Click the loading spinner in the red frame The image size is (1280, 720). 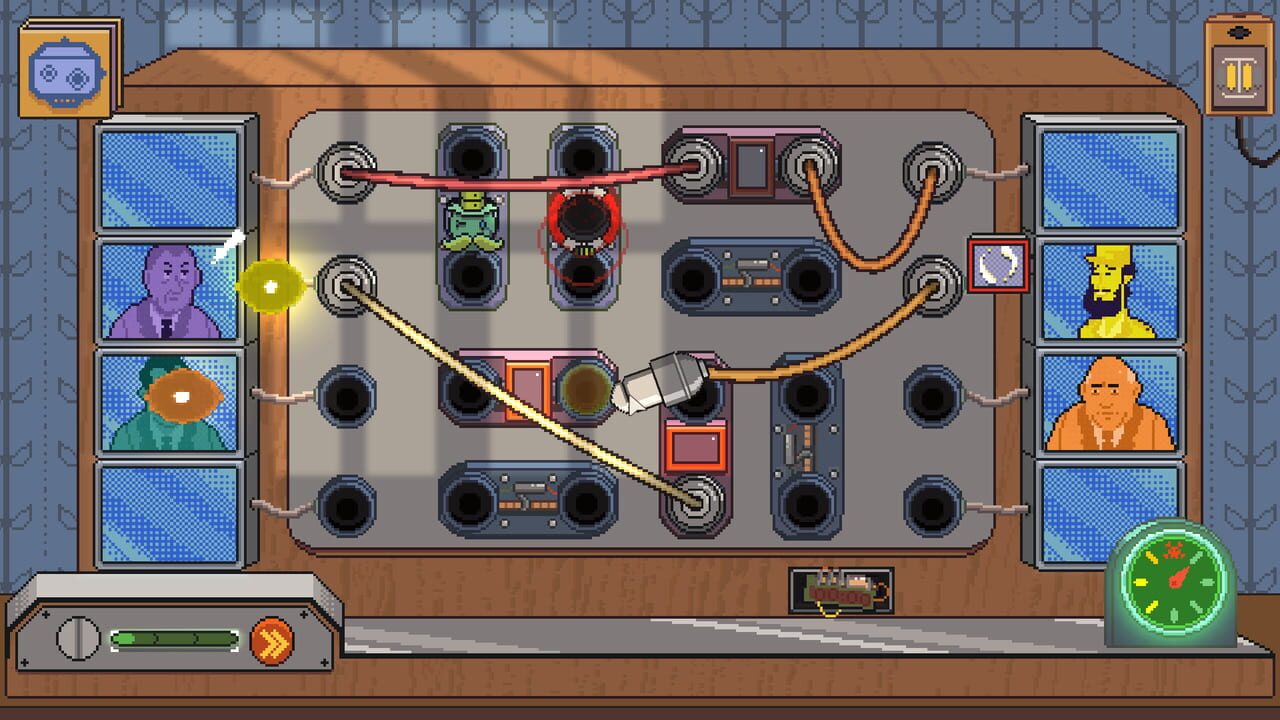coord(997,264)
